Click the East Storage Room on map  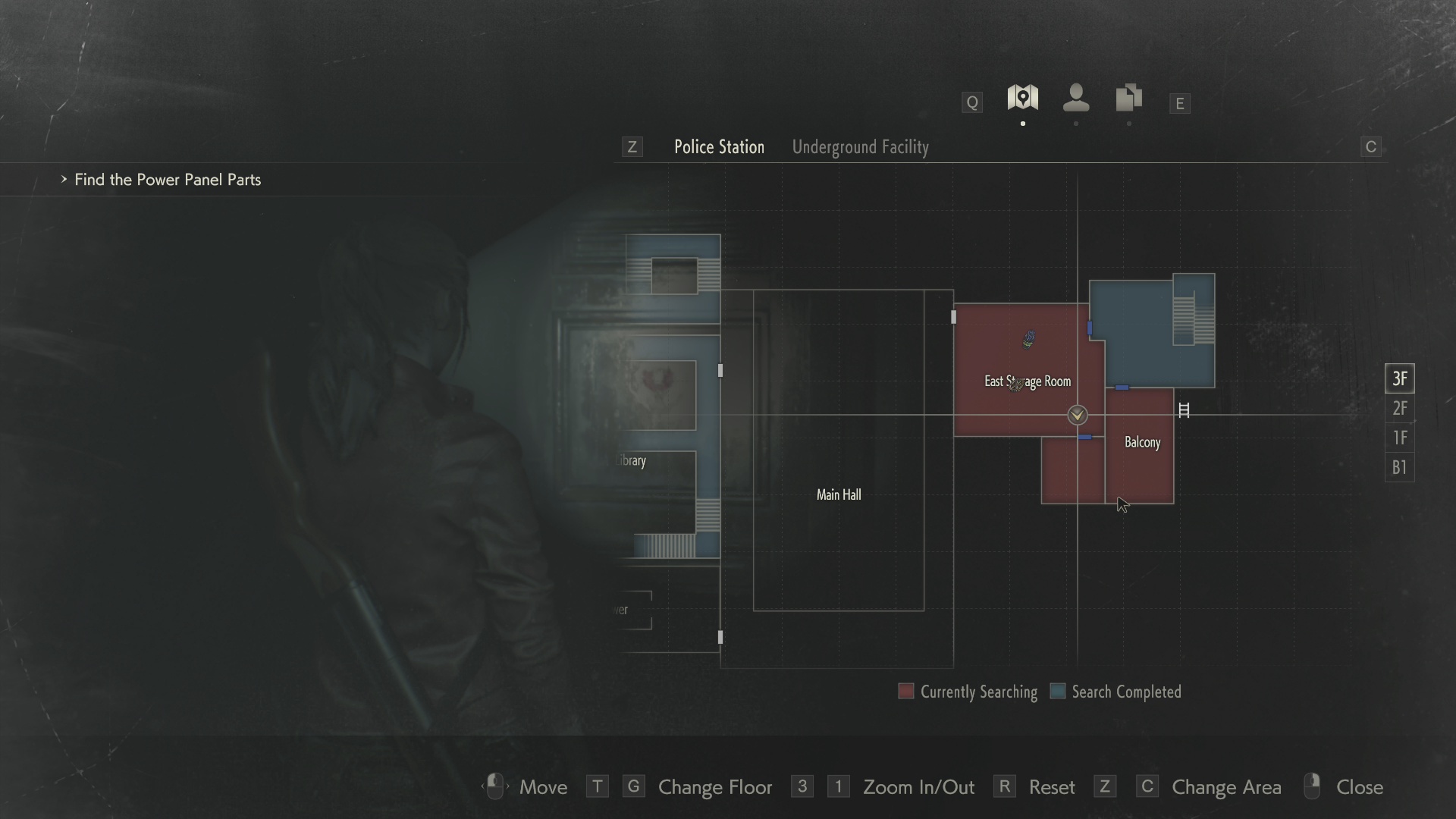1027,381
